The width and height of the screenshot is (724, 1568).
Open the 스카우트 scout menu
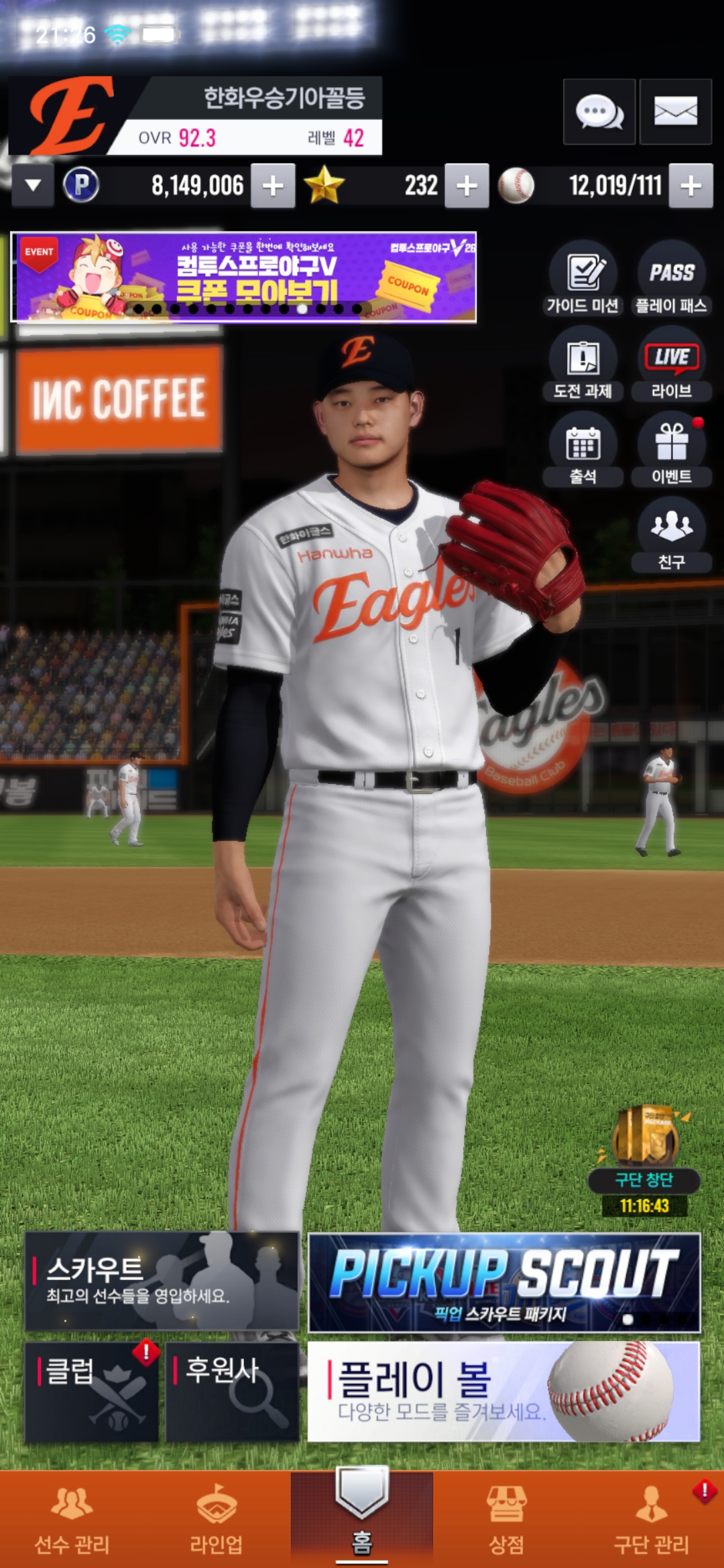coord(162,1281)
